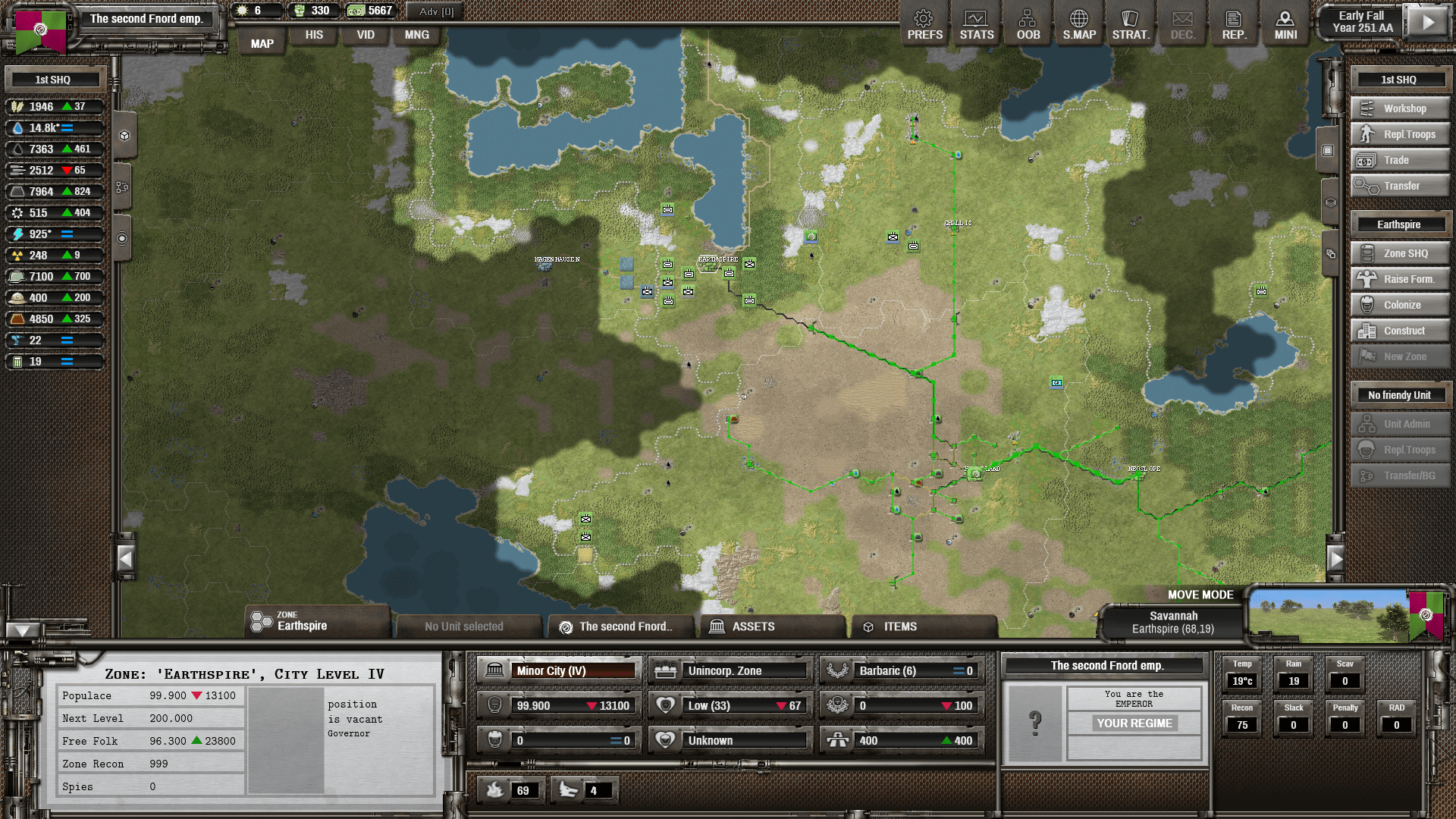This screenshot has width=1456, height=819.
Task: Click the Transfer button
Action: (1400, 186)
